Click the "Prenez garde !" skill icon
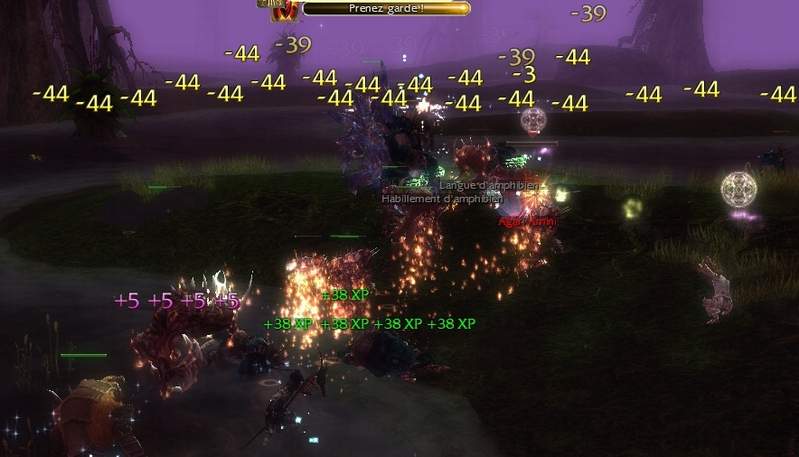This screenshot has height=457, width=799. 283,10
